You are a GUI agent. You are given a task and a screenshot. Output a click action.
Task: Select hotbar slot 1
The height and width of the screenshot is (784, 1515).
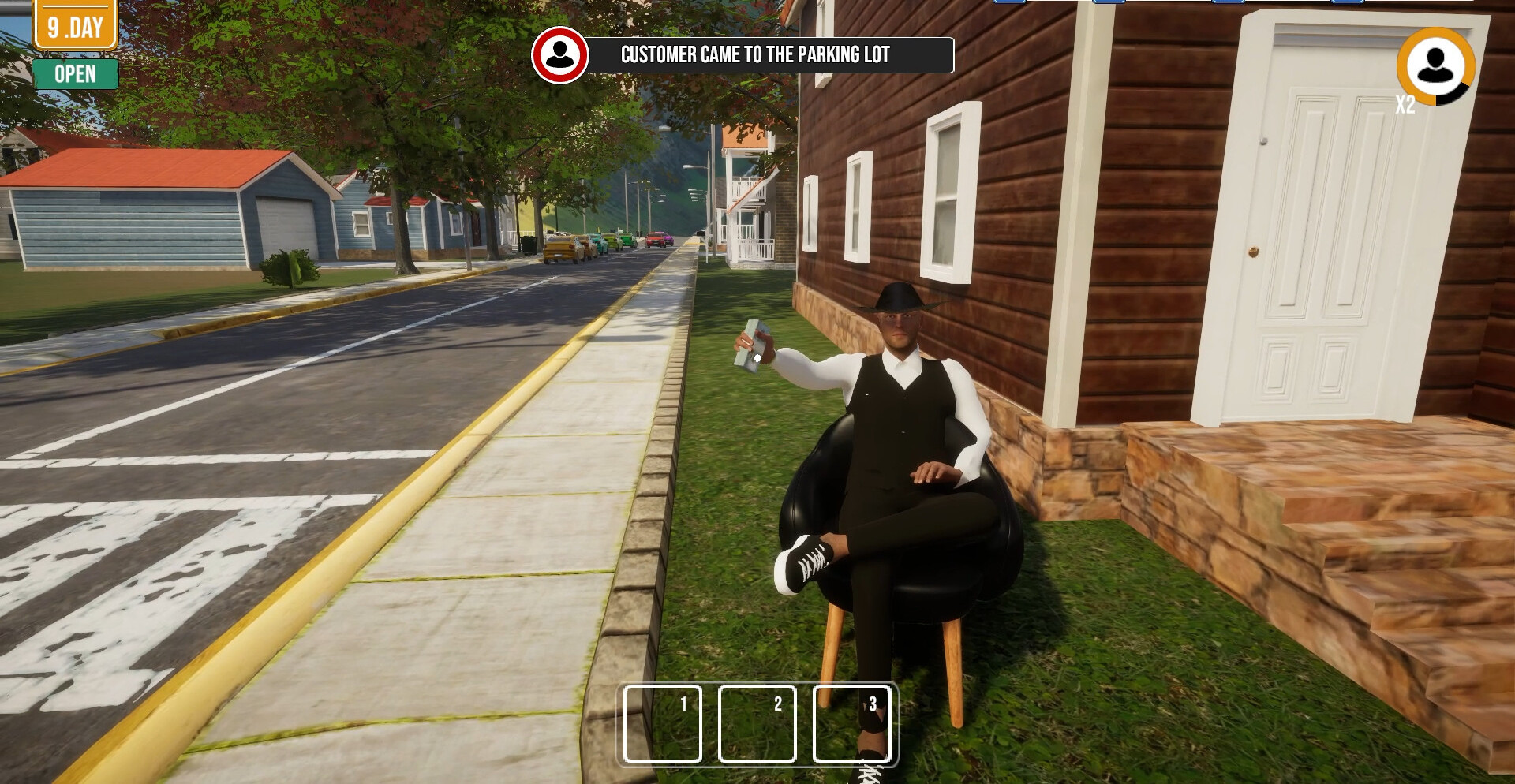pyautogui.click(x=662, y=724)
